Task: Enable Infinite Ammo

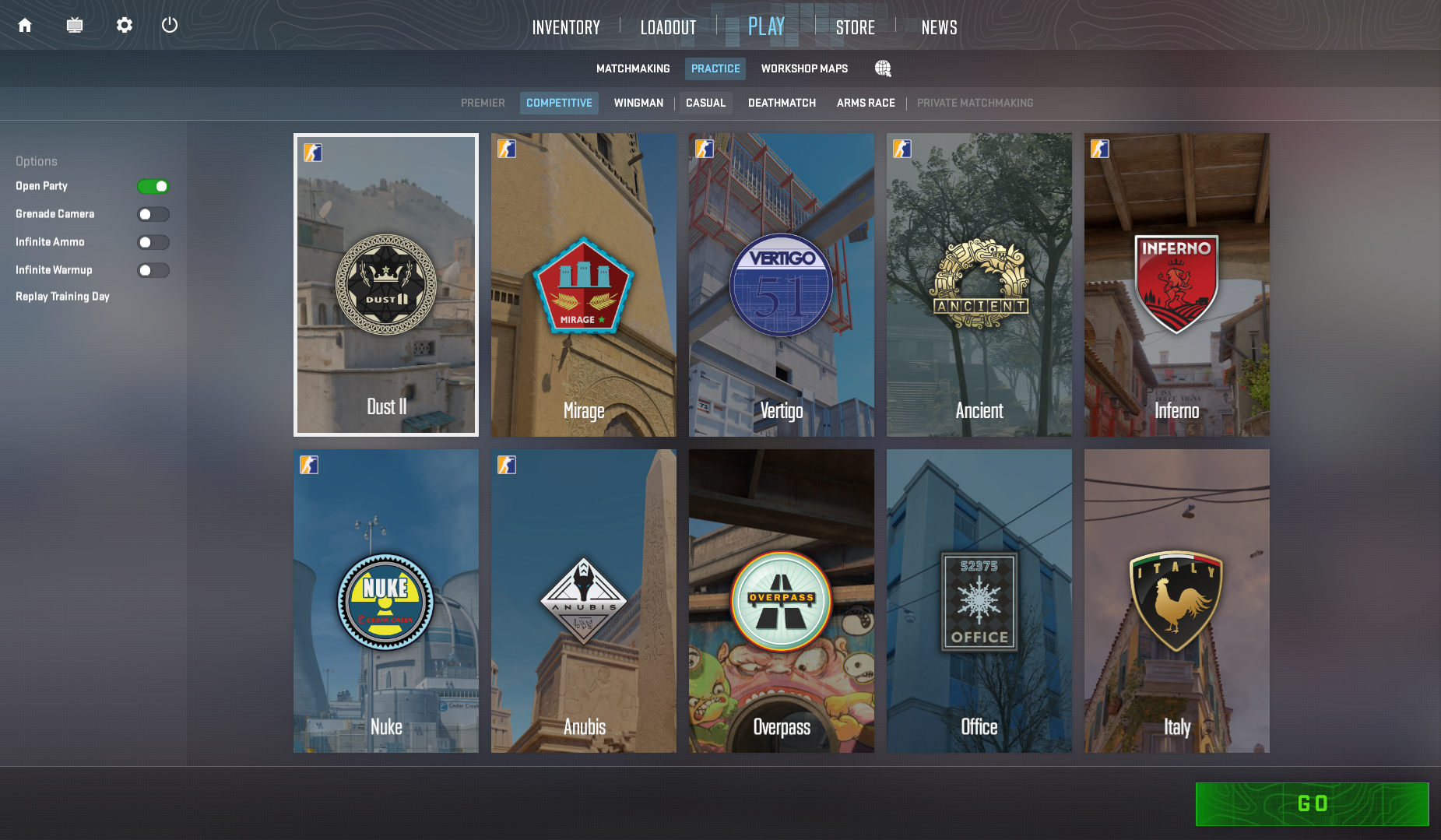Action: [x=153, y=242]
